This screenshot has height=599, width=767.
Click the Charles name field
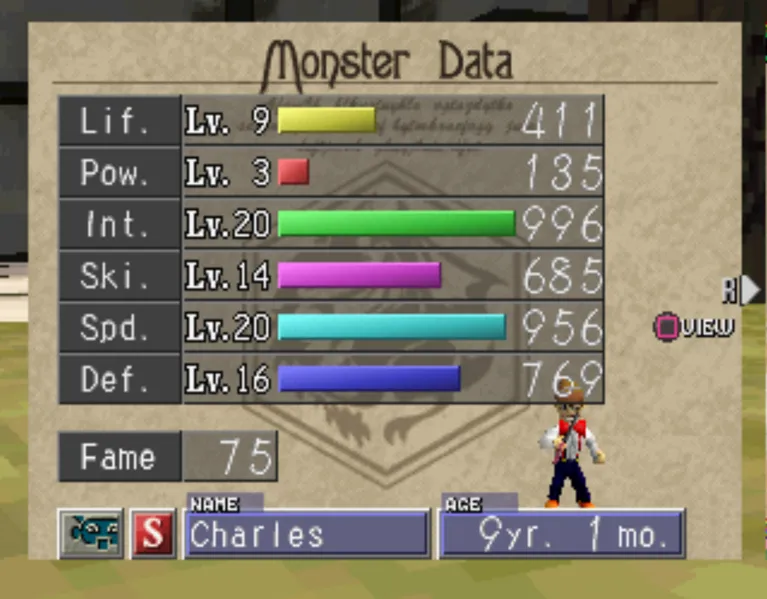pyautogui.click(x=307, y=535)
